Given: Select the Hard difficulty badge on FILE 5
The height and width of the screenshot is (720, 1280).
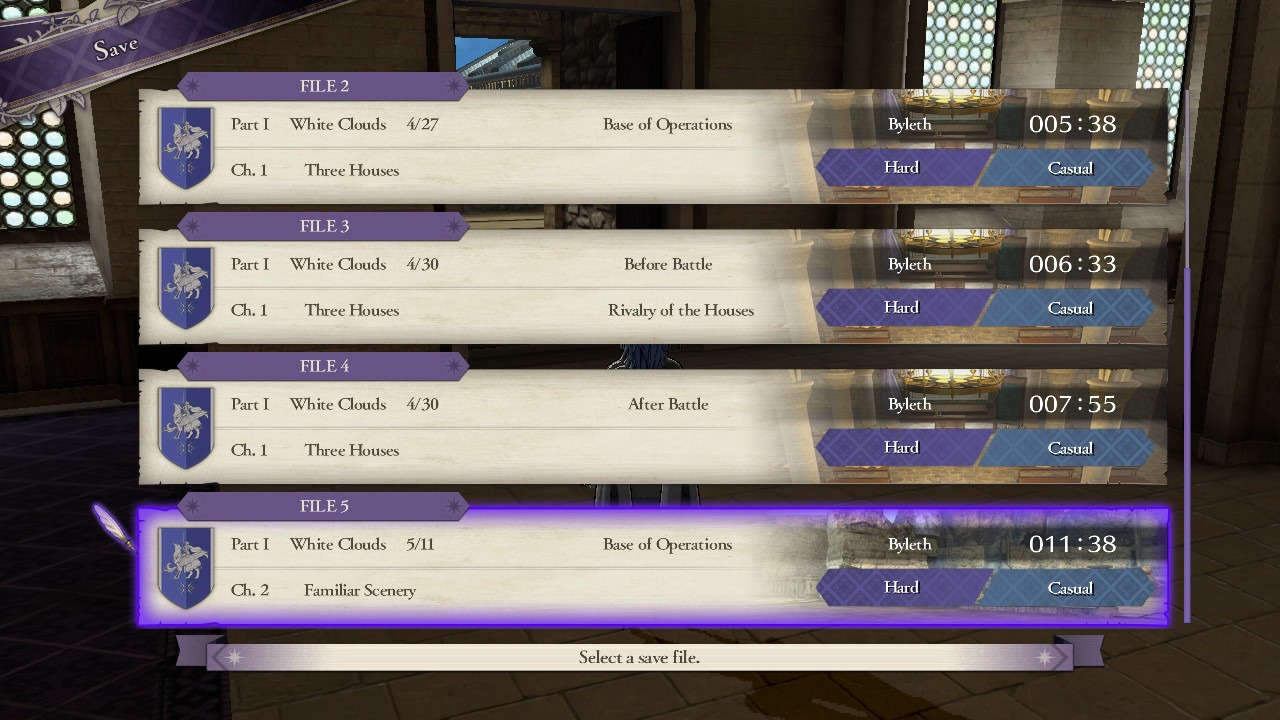Looking at the screenshot, I should pos(900,587).
